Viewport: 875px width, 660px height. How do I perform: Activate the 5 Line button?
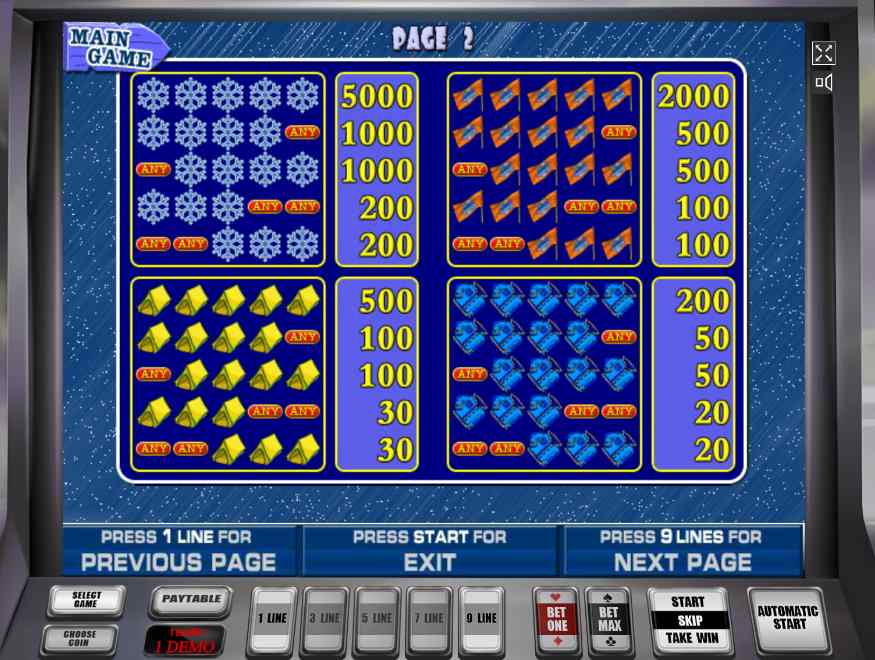pyautogui.click(x=377, y=619)
